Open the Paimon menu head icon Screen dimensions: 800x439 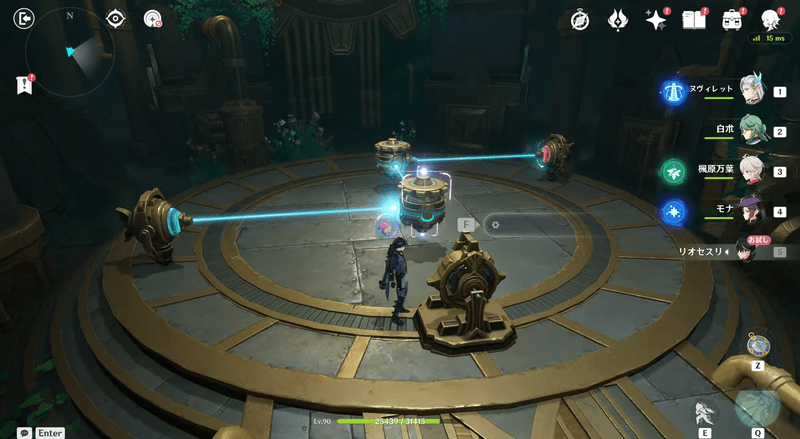point(771,20)
